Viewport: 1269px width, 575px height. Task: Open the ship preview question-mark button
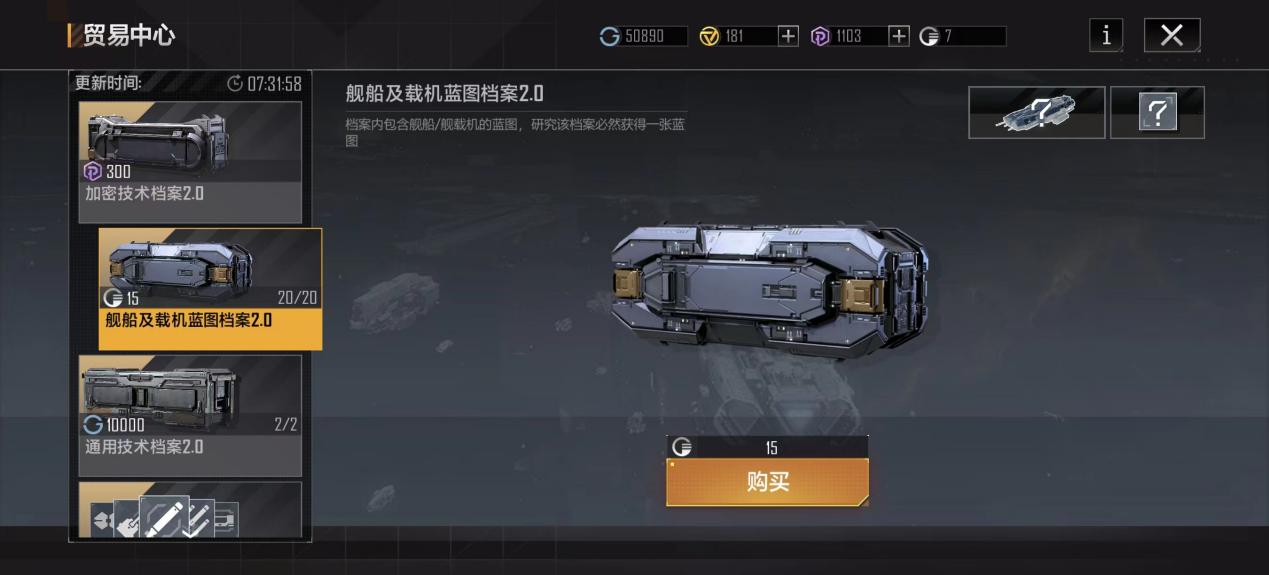click(1036, 112)
